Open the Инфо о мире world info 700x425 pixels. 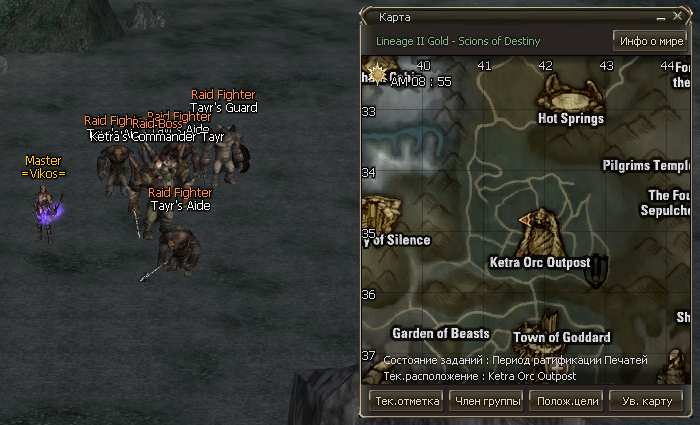pos(649,41)
